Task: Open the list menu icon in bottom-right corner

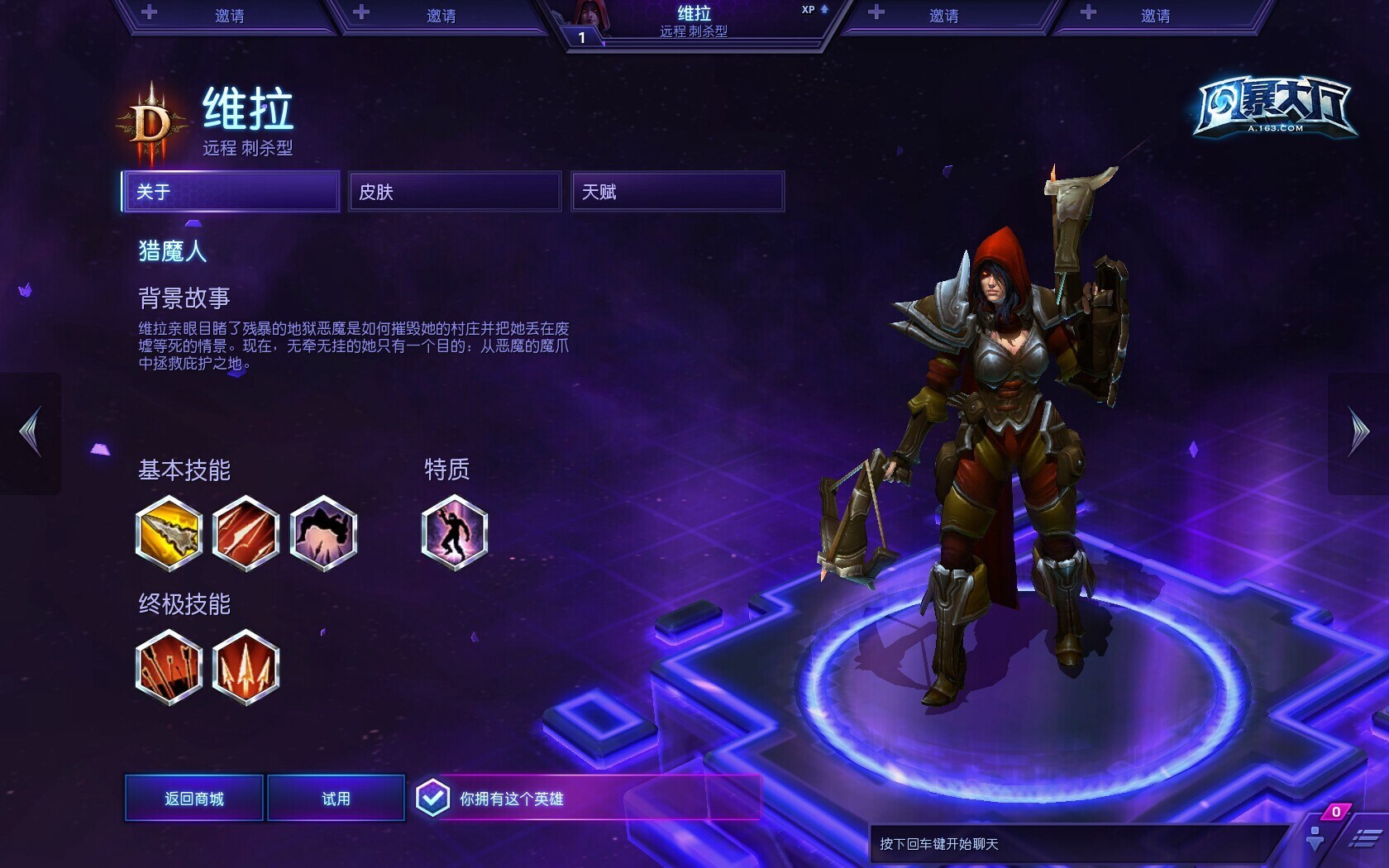Action: tap(1364, 840)
